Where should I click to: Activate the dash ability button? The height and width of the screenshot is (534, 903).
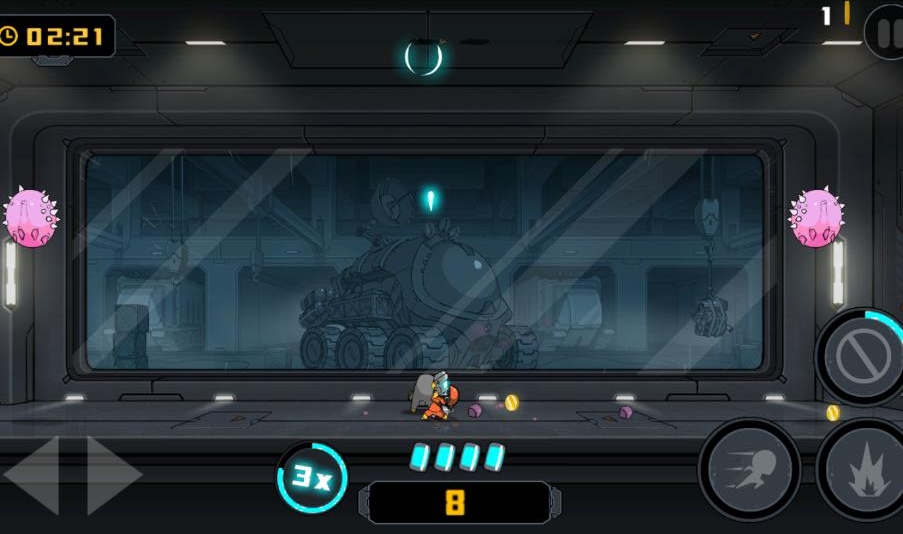tap(749, 469)
